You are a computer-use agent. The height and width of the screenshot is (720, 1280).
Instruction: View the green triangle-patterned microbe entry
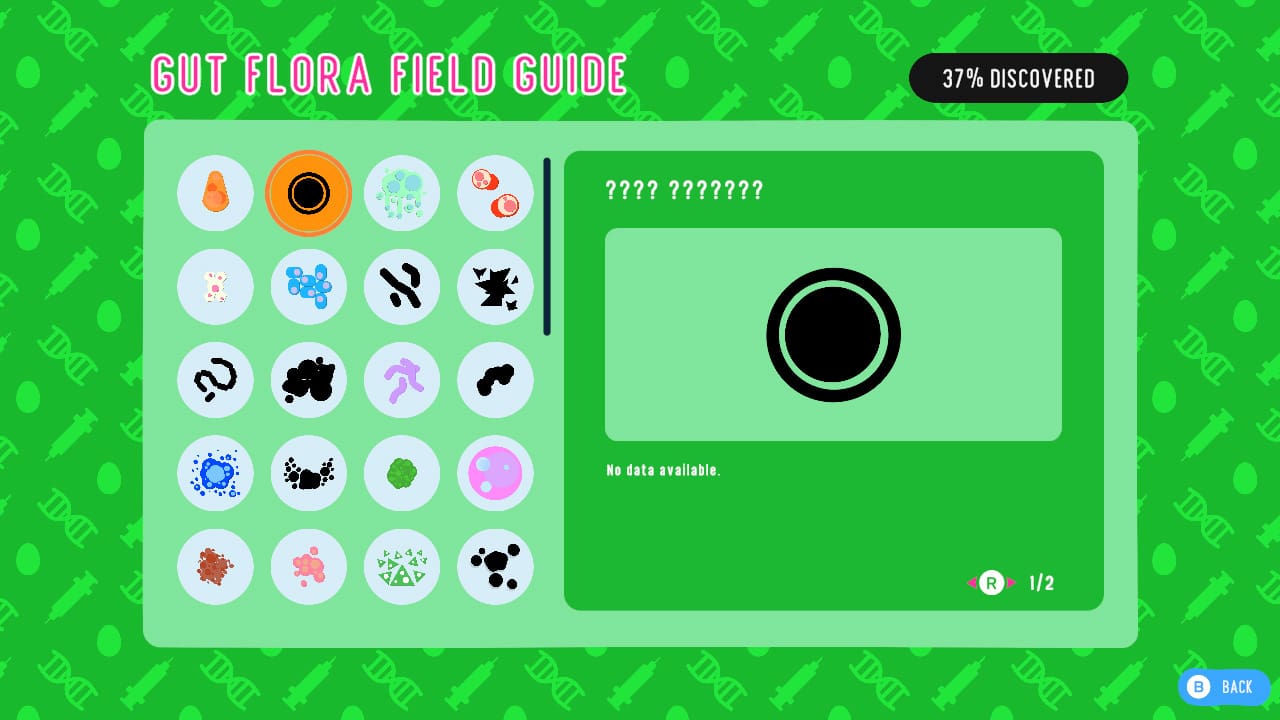point(402,567)
